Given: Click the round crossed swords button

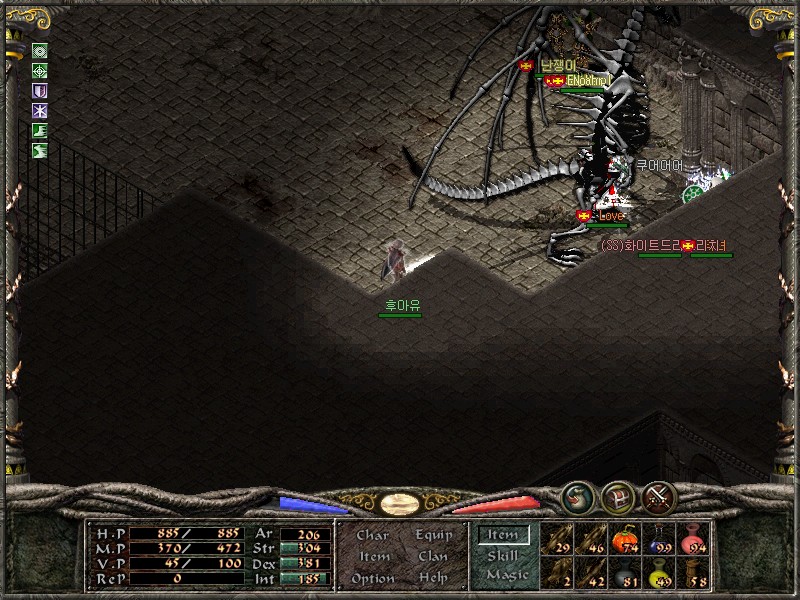Looking at the screenshot, I should 659,496.
